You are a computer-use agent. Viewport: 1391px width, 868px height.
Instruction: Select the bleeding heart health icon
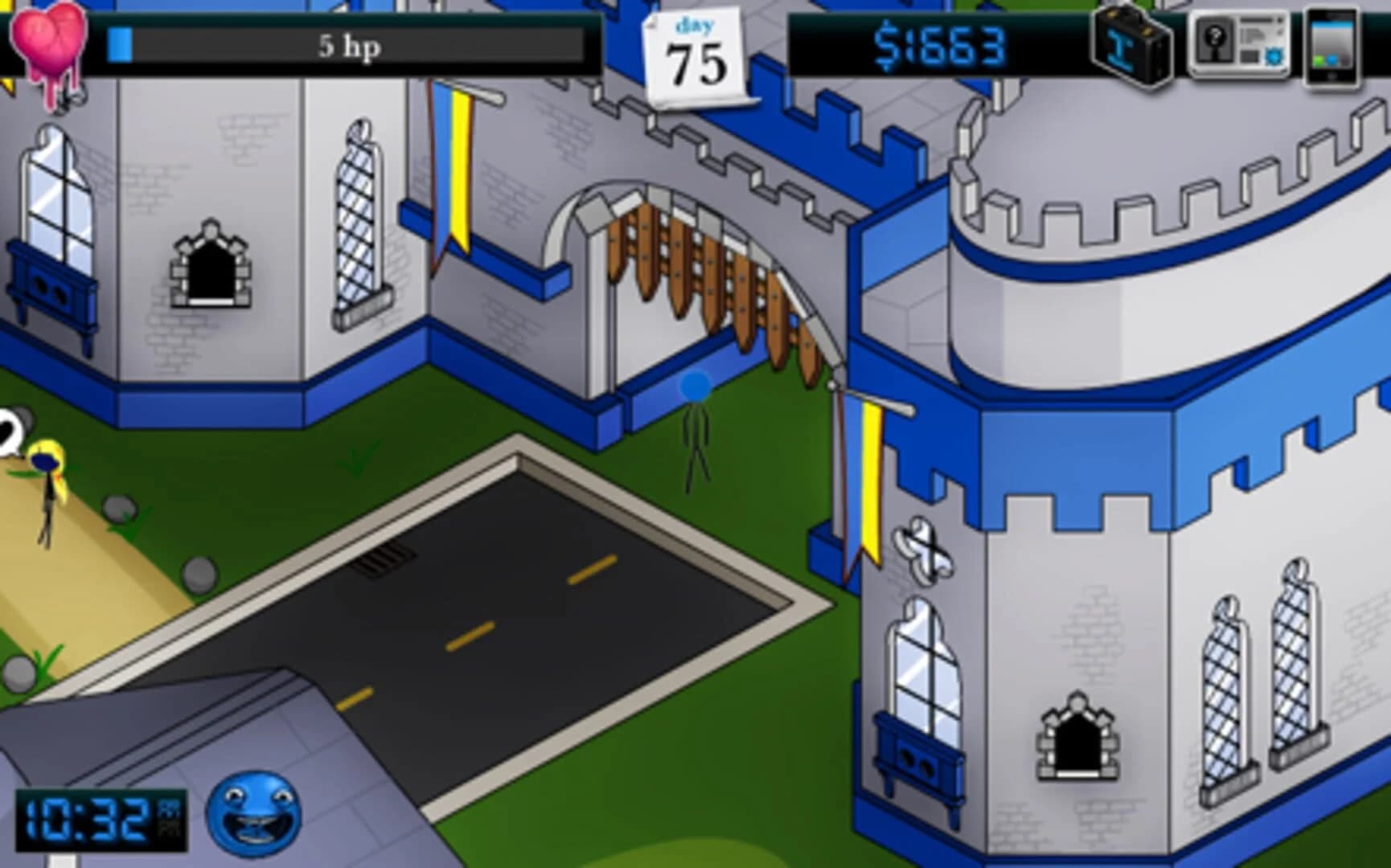50,40
